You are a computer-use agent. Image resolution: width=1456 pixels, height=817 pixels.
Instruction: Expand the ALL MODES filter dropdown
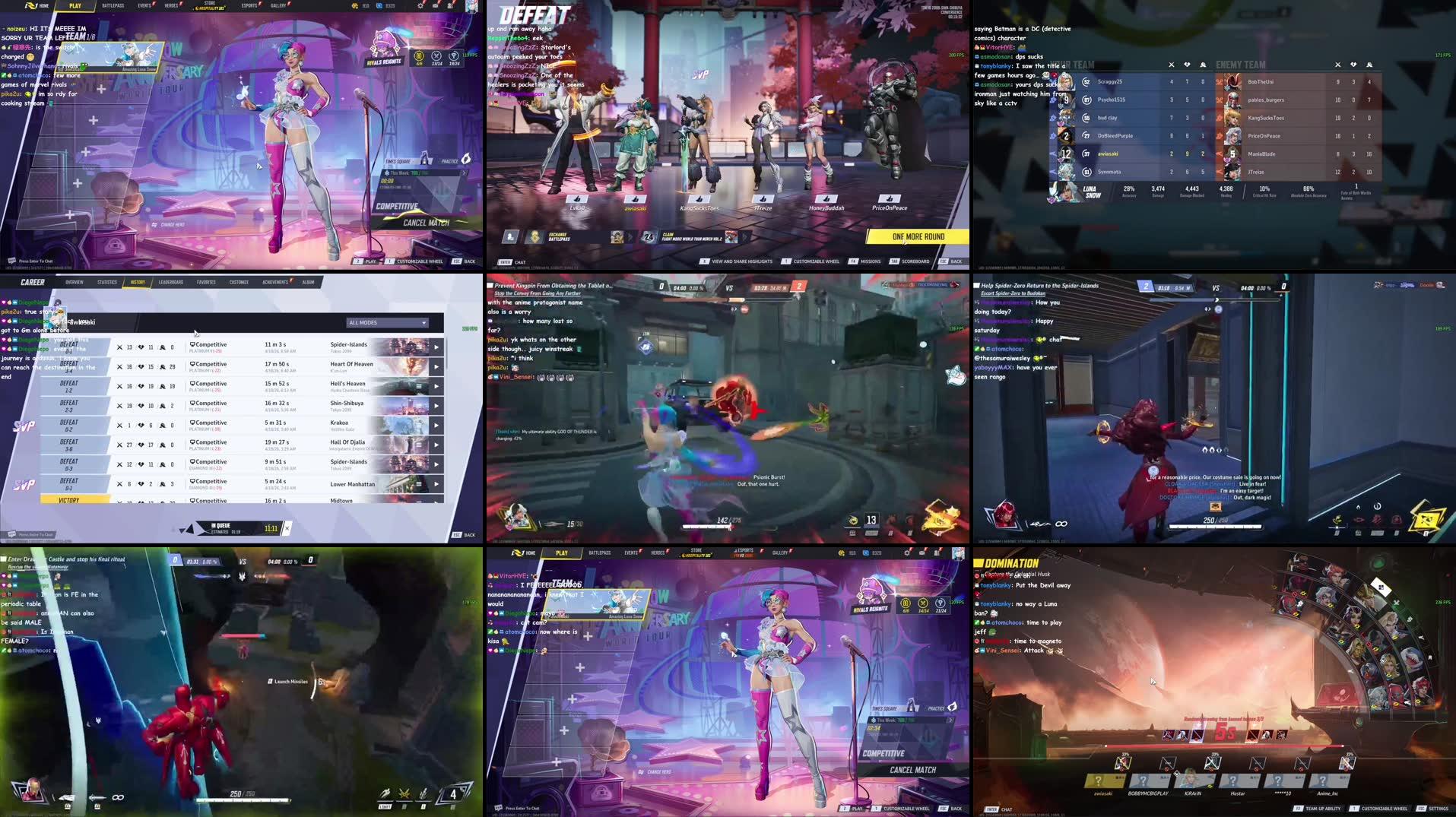pos(386,322)
